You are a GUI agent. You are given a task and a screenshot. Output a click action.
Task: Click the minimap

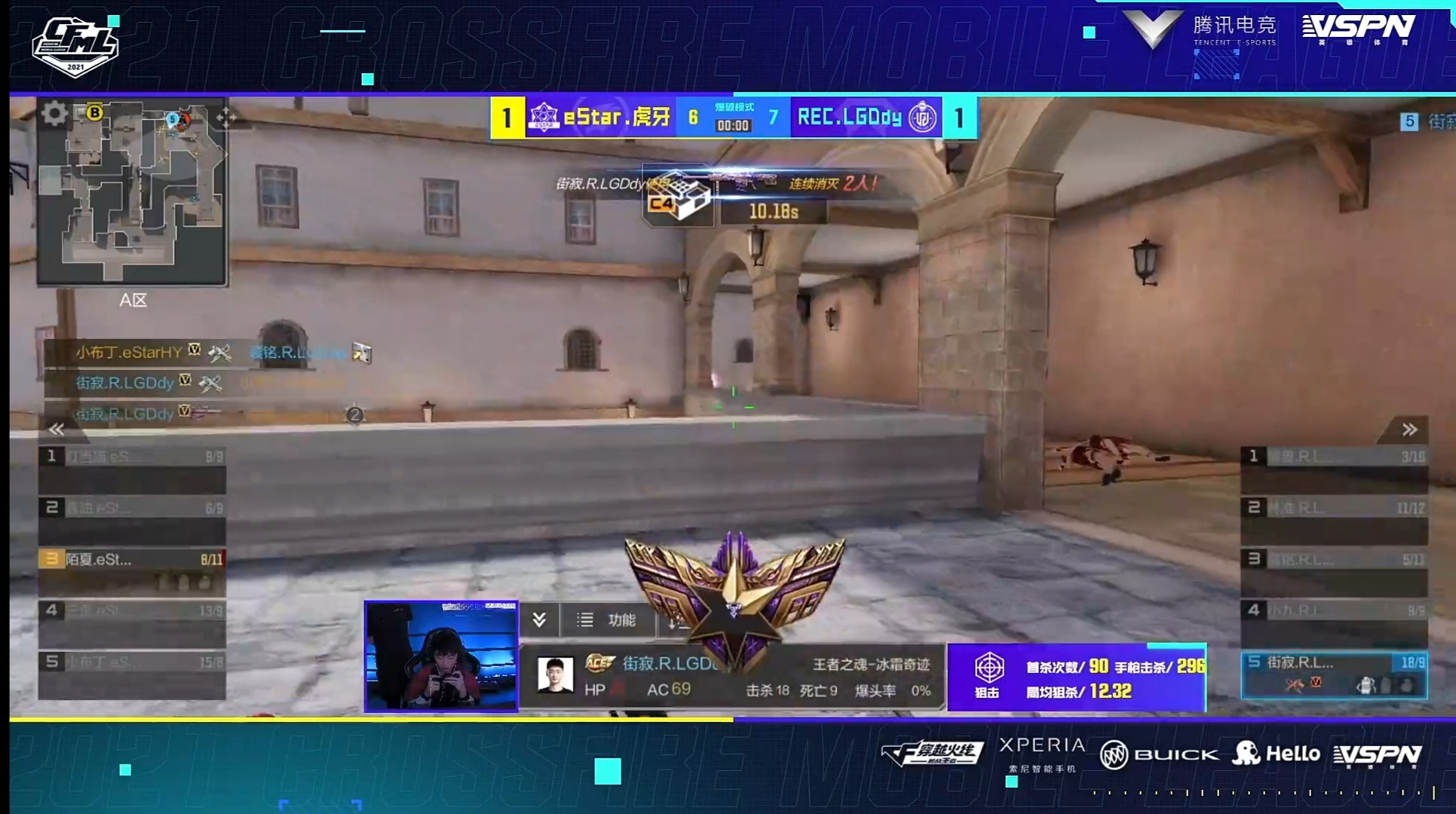coord(133,193)
